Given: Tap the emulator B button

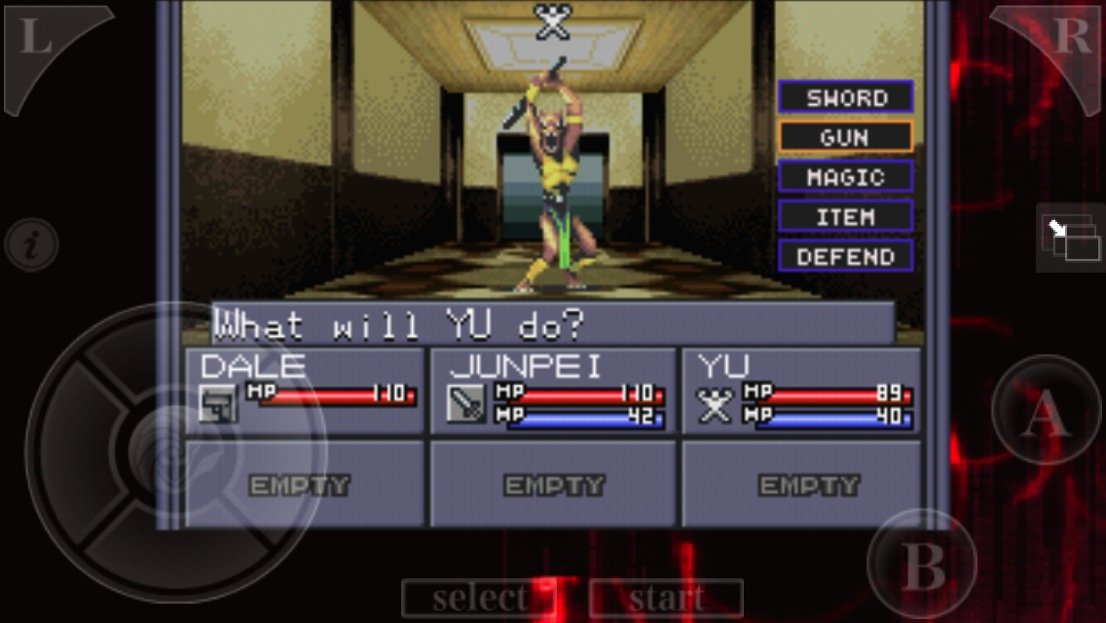Looking at the screenshot, I should point(922,564).
